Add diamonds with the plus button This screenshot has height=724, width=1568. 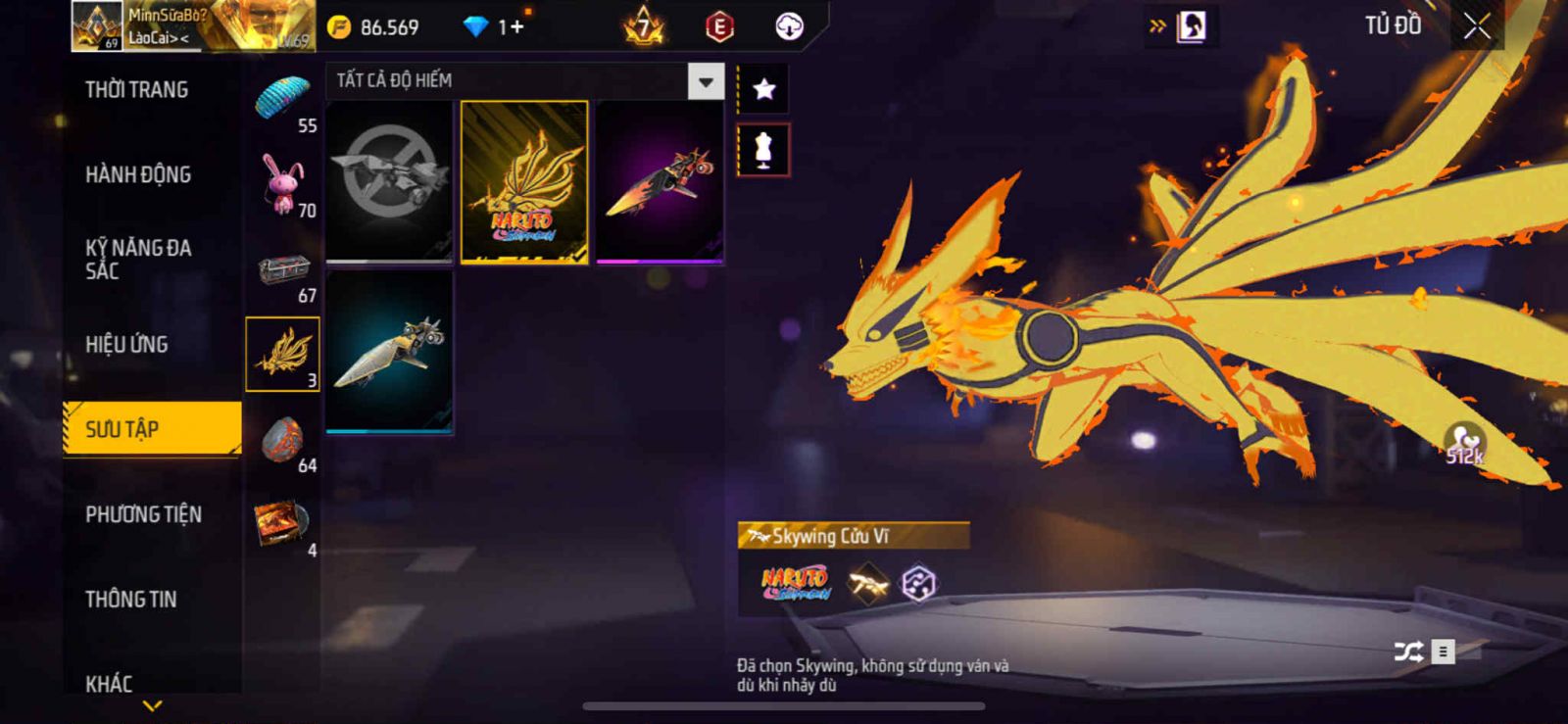[516, 27]
